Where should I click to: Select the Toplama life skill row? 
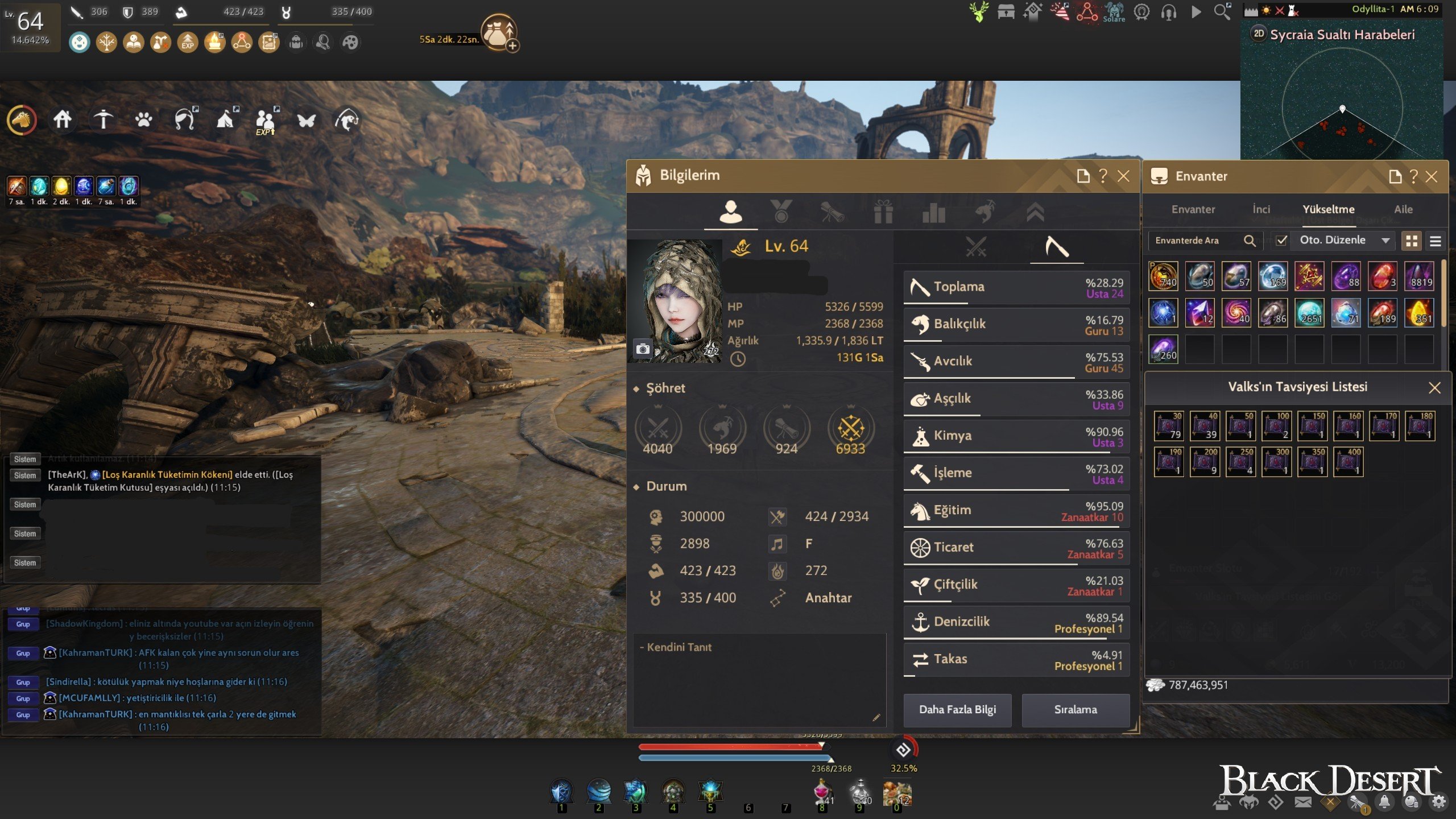coord(1016,287)
